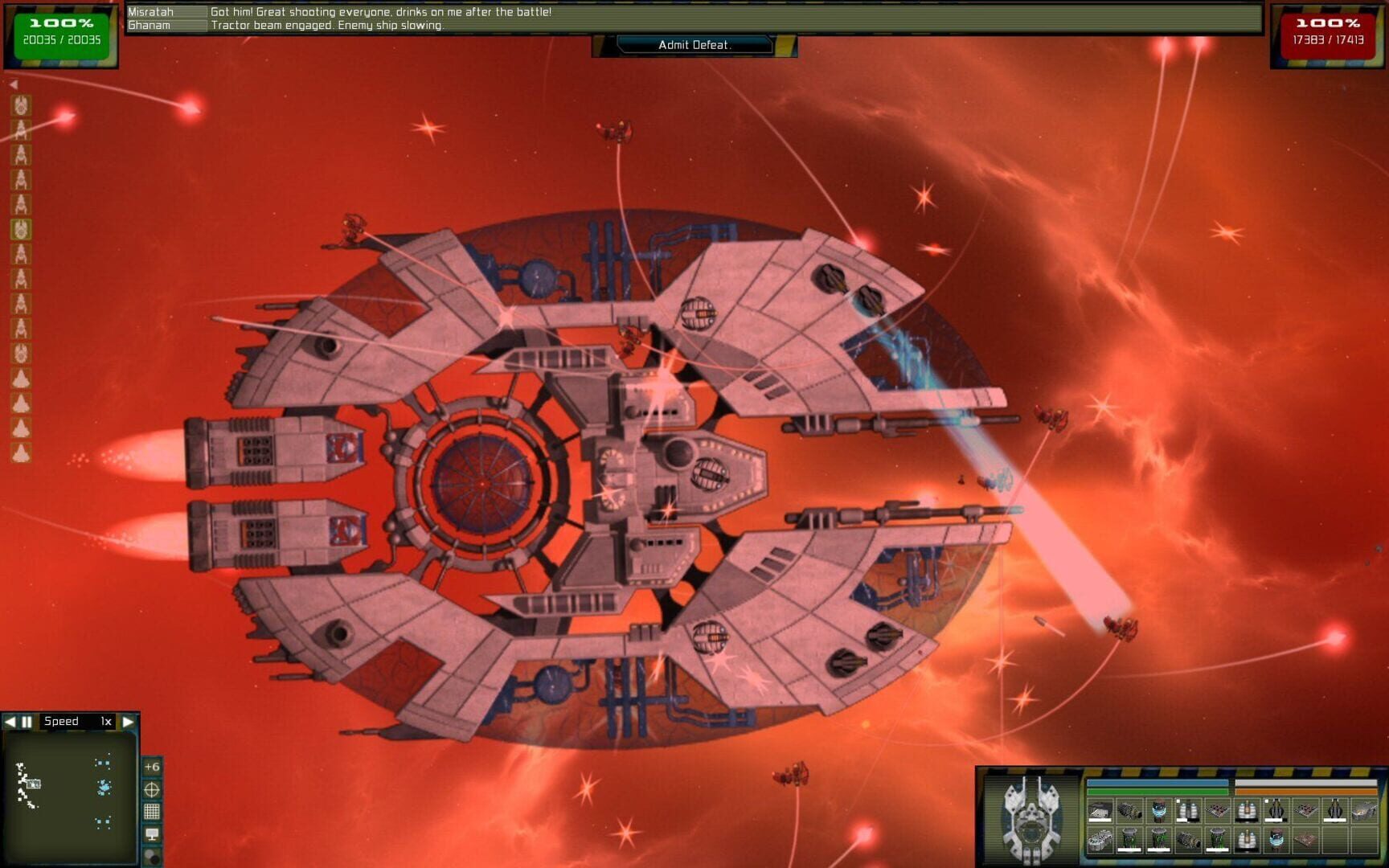Select the +6 stack indicator near minimap
The image size is (1389, 868).
pyautogui.click(x=152, y=767)
